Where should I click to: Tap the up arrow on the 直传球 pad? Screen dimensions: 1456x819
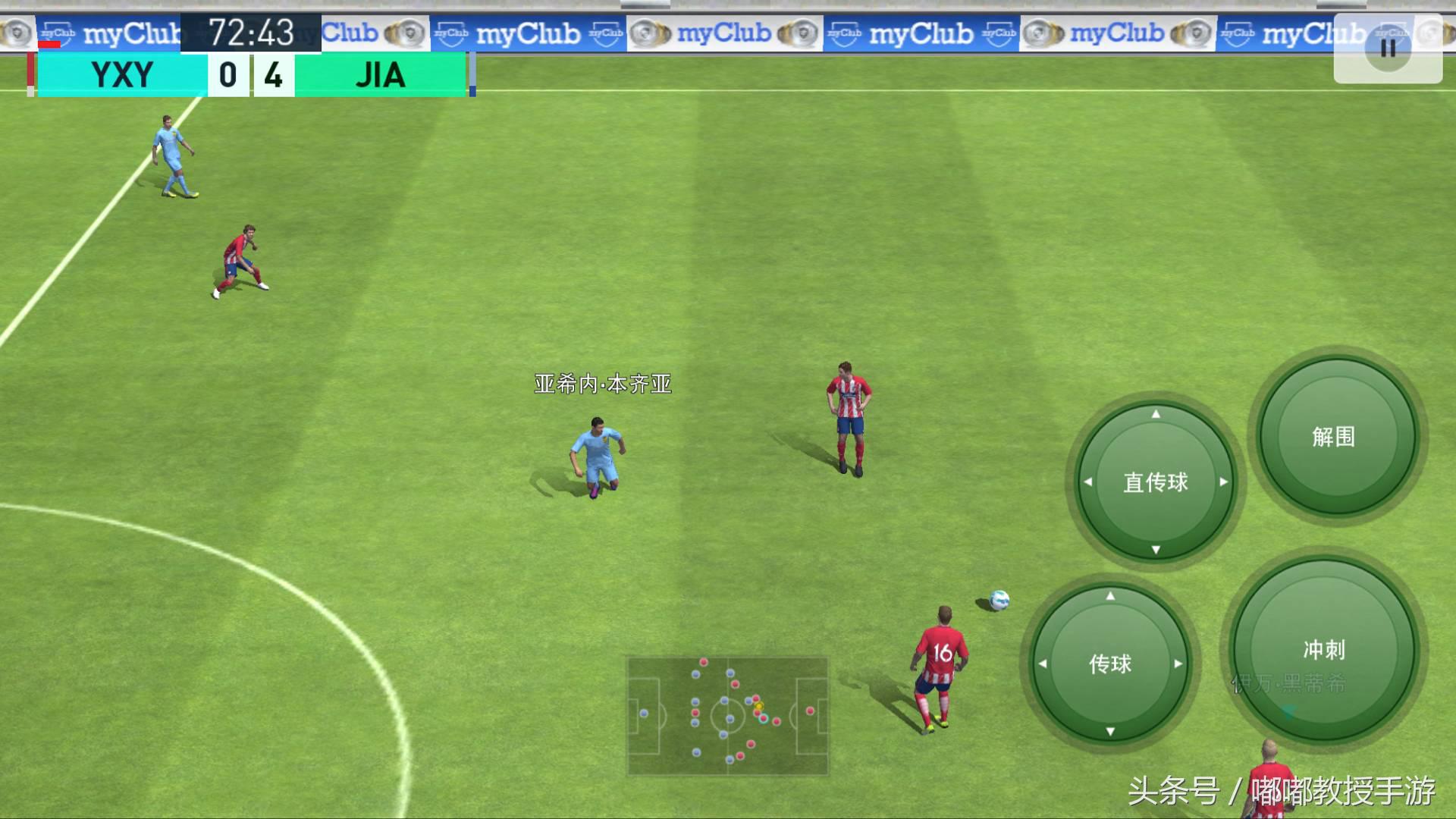[x=1155, y=416]
